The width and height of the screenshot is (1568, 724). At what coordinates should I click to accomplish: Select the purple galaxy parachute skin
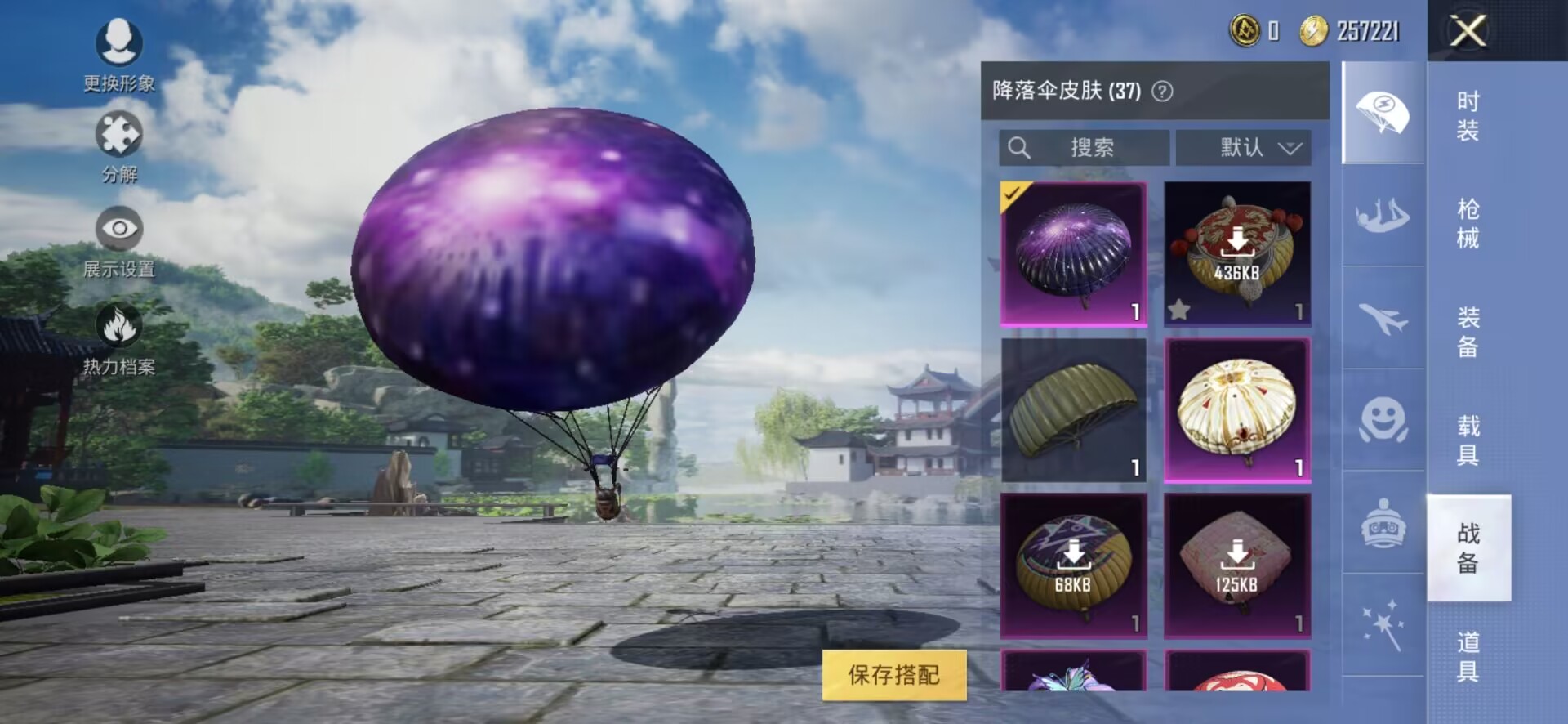click(1073, 253)
